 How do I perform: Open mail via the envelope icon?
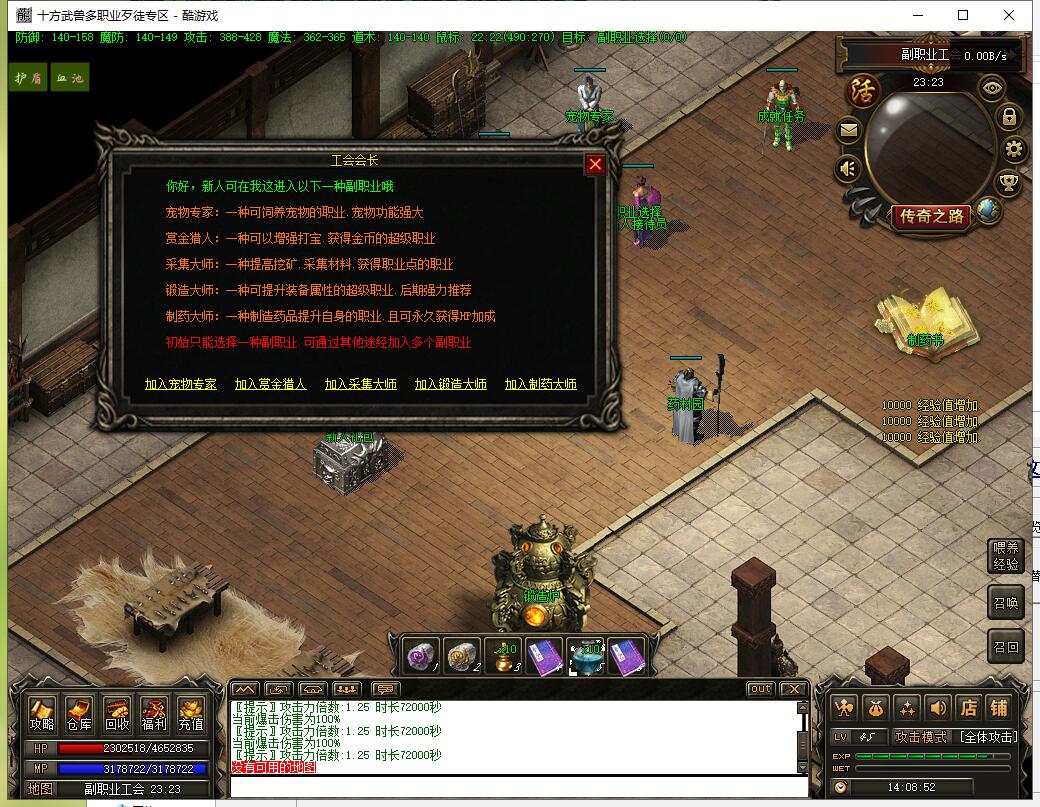(848, 129)
